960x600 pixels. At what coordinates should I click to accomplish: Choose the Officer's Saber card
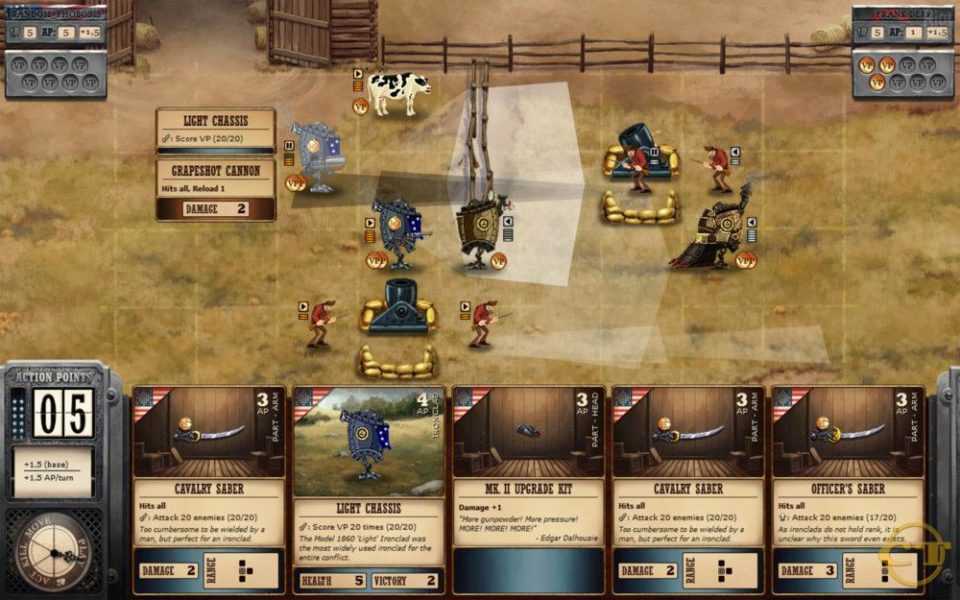848,490
